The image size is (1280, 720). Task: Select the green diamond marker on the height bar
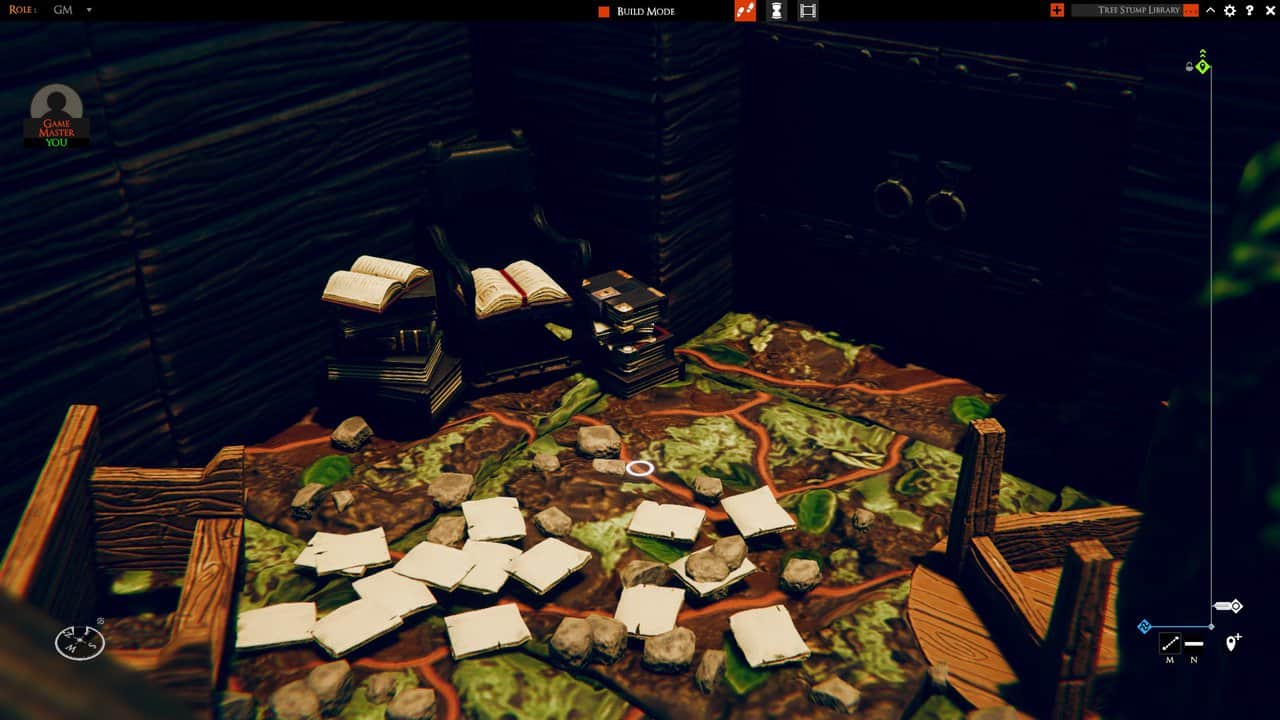[x=1203, y=67]
